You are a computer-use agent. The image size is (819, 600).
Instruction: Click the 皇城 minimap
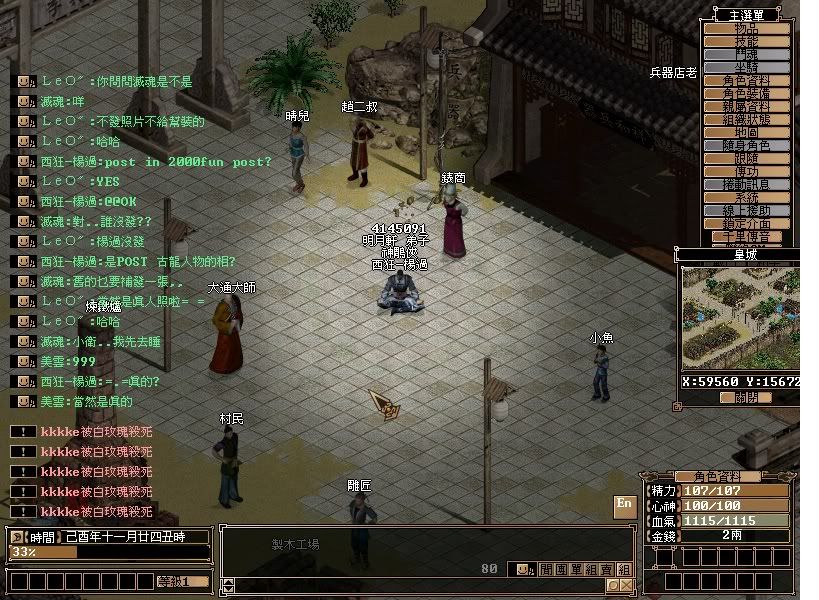[741, 319]
